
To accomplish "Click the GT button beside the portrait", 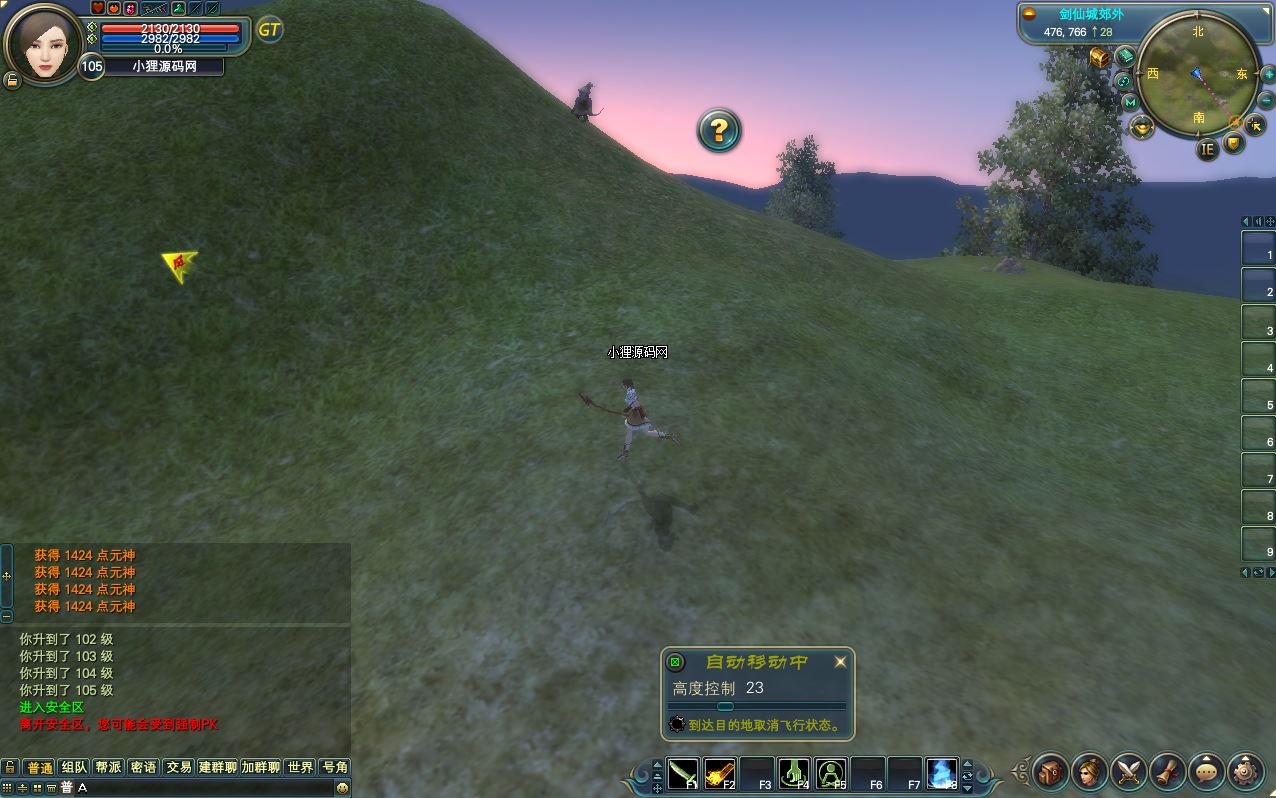I will pos(269,30).
